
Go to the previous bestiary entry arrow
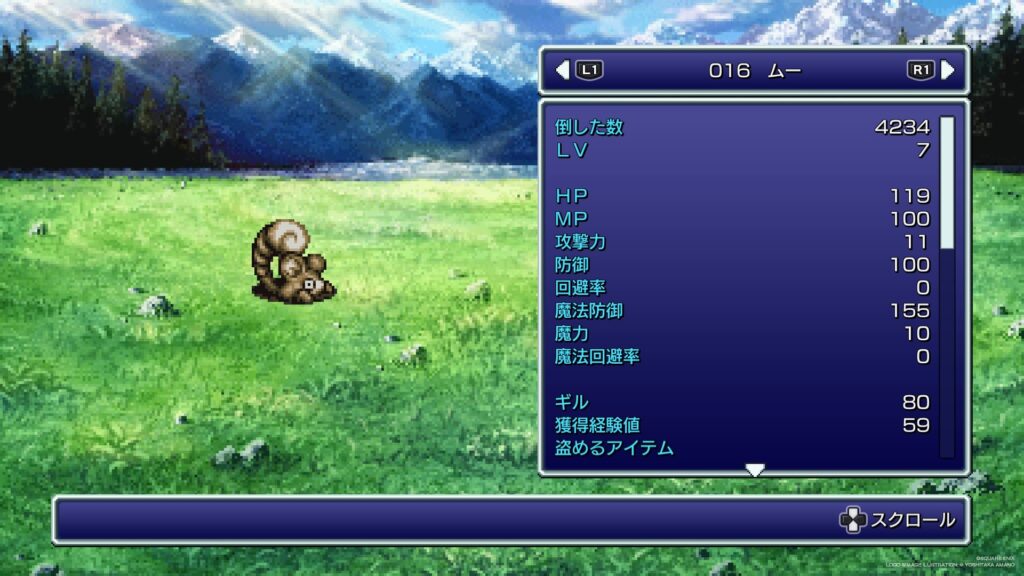click(x=562, y=70)
